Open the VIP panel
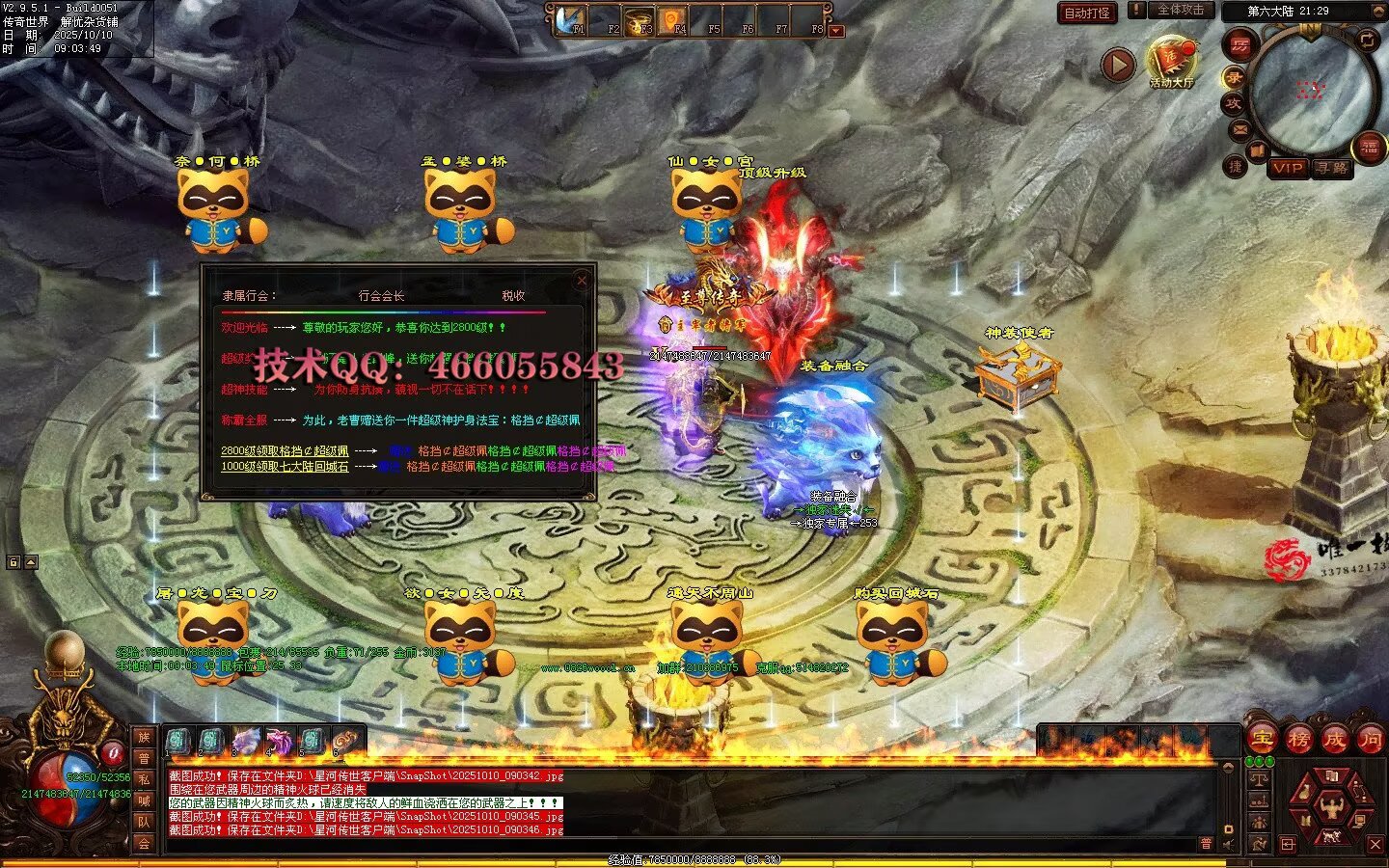Image resolution: width=1389 pixels, height=868 pixels. coord(1287,168)
